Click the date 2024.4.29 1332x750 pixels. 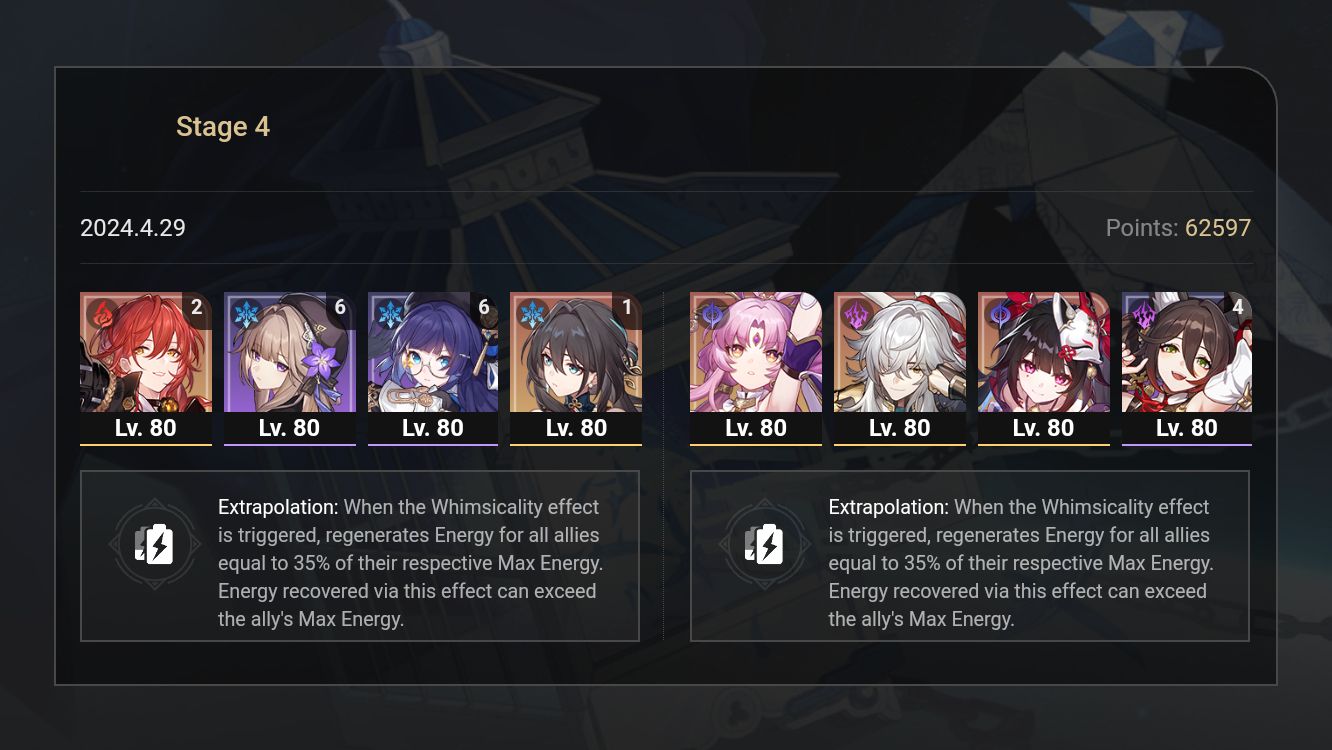[132, 228]
